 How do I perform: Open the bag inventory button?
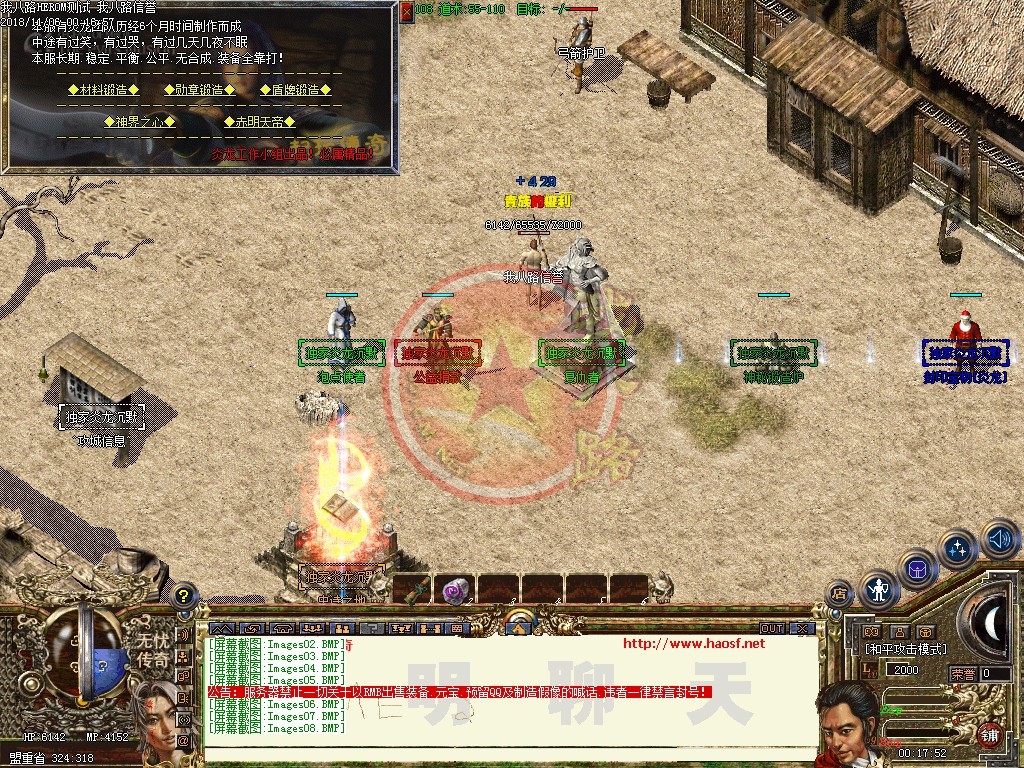click(917, 569)
